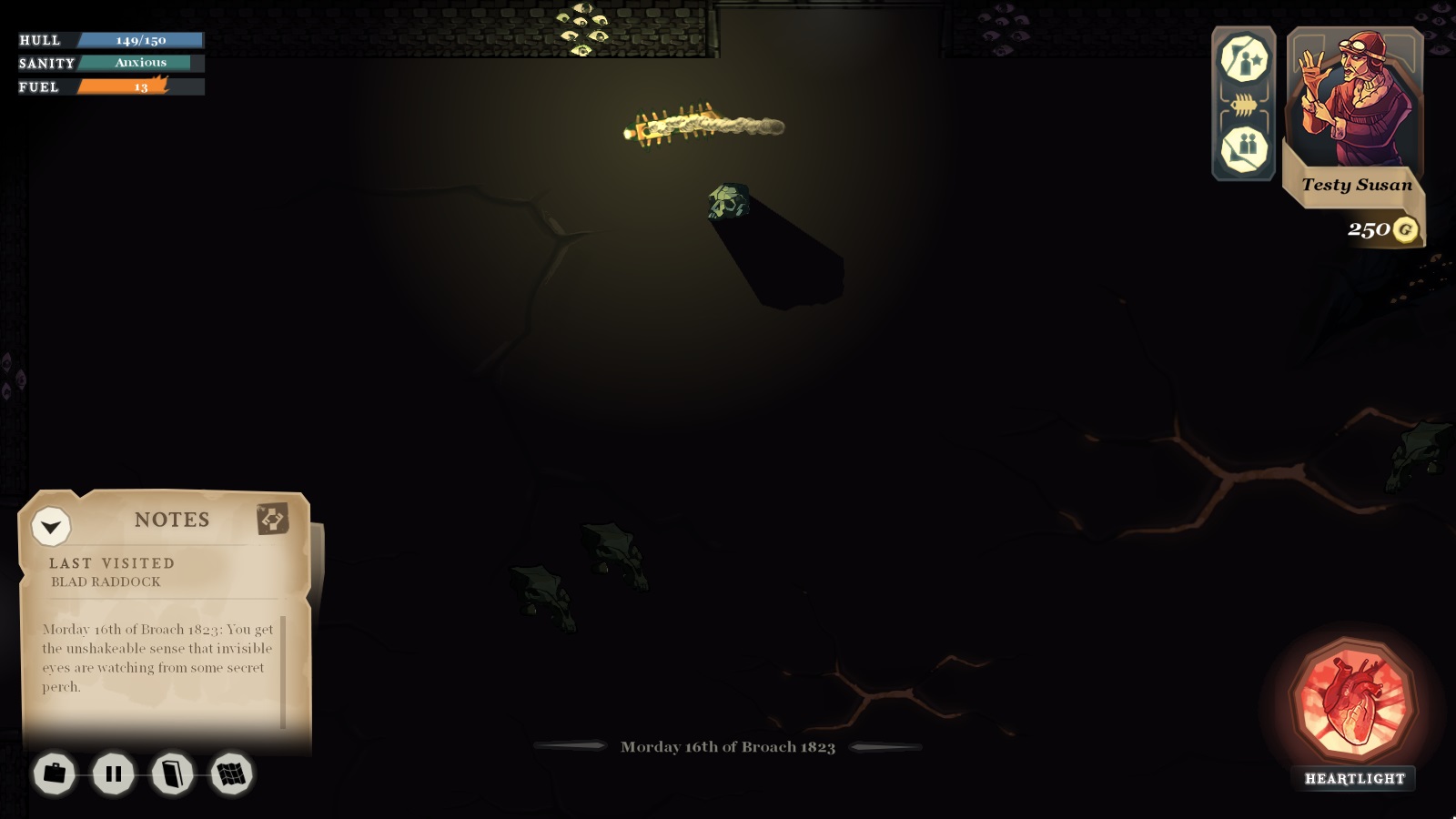Activate the Heartlight ability
This screenshot has width=1456, height=819.
1355,704
